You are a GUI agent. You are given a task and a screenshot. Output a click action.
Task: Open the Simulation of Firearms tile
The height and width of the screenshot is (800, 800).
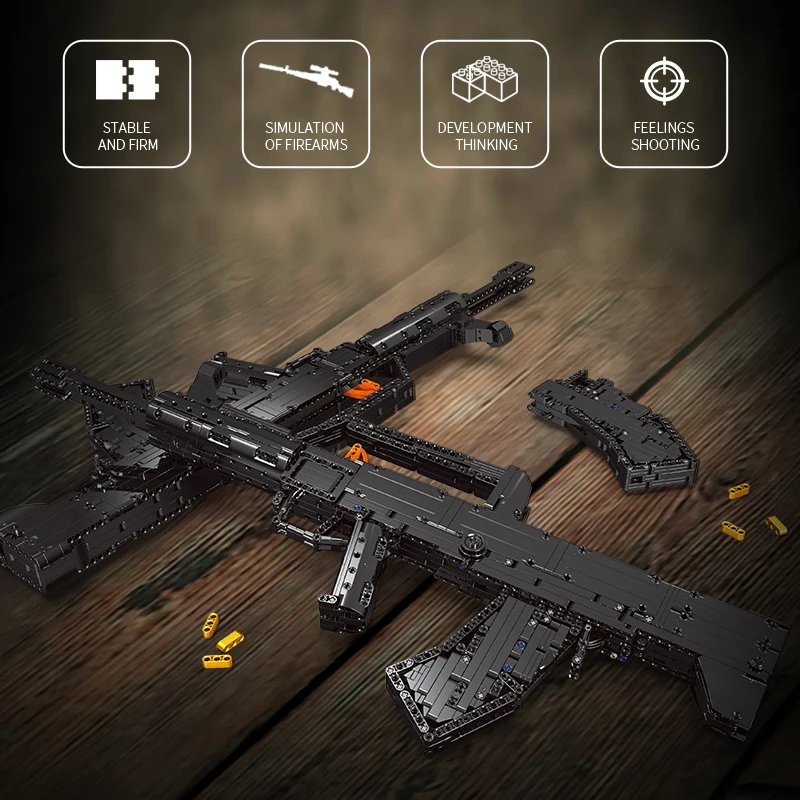point(305,104)
